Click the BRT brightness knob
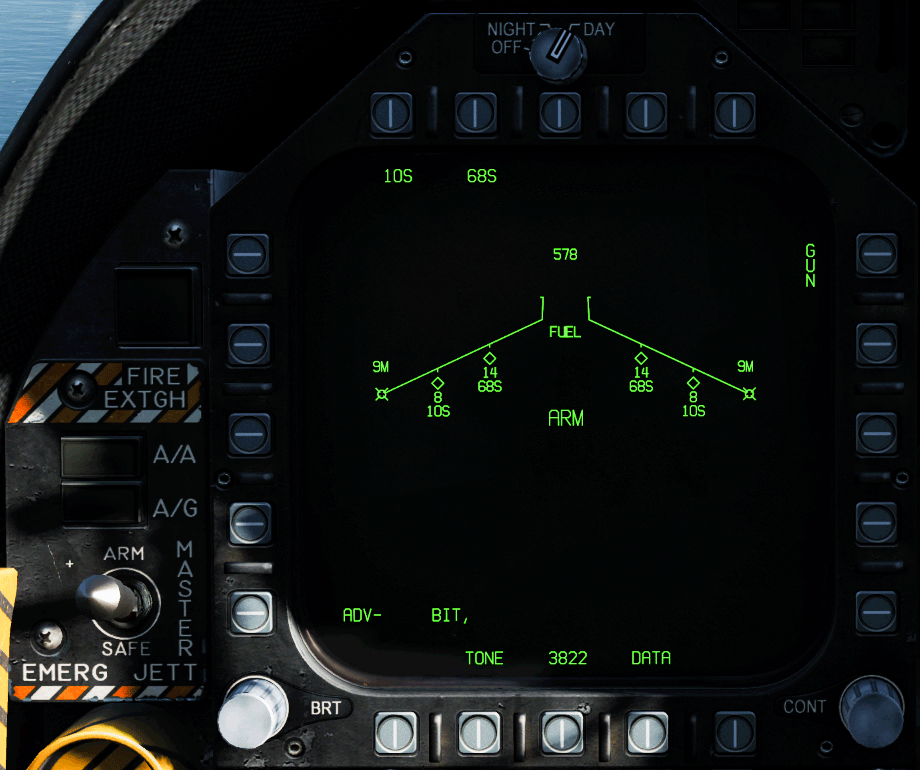This screenshot has height=770, width=920. click(253, 710)
